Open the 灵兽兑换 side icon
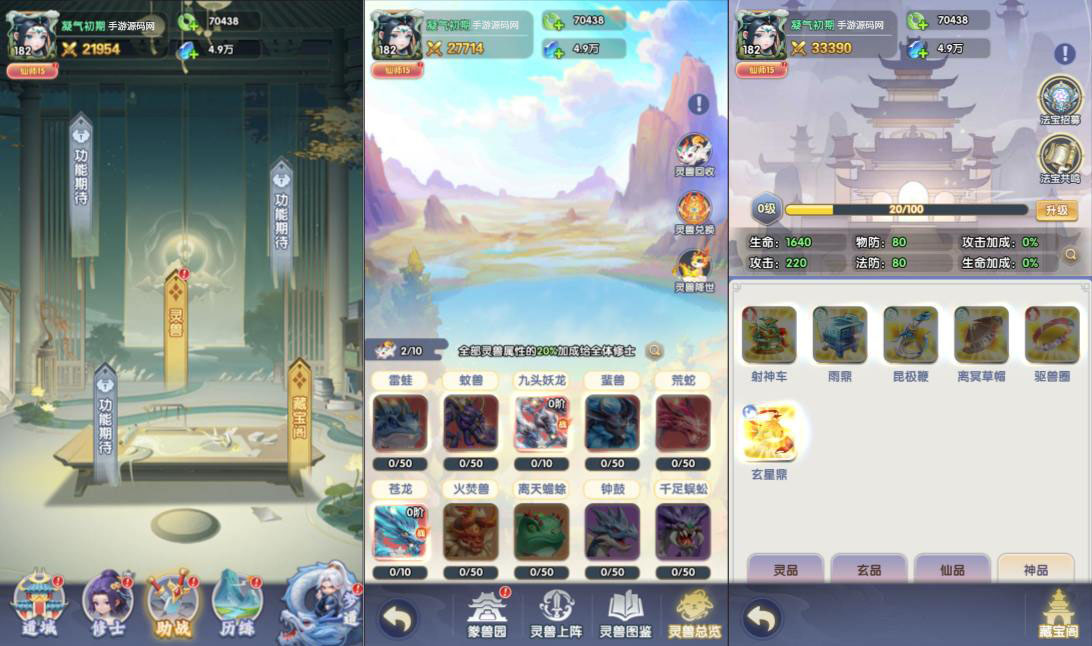 [694, 212]
